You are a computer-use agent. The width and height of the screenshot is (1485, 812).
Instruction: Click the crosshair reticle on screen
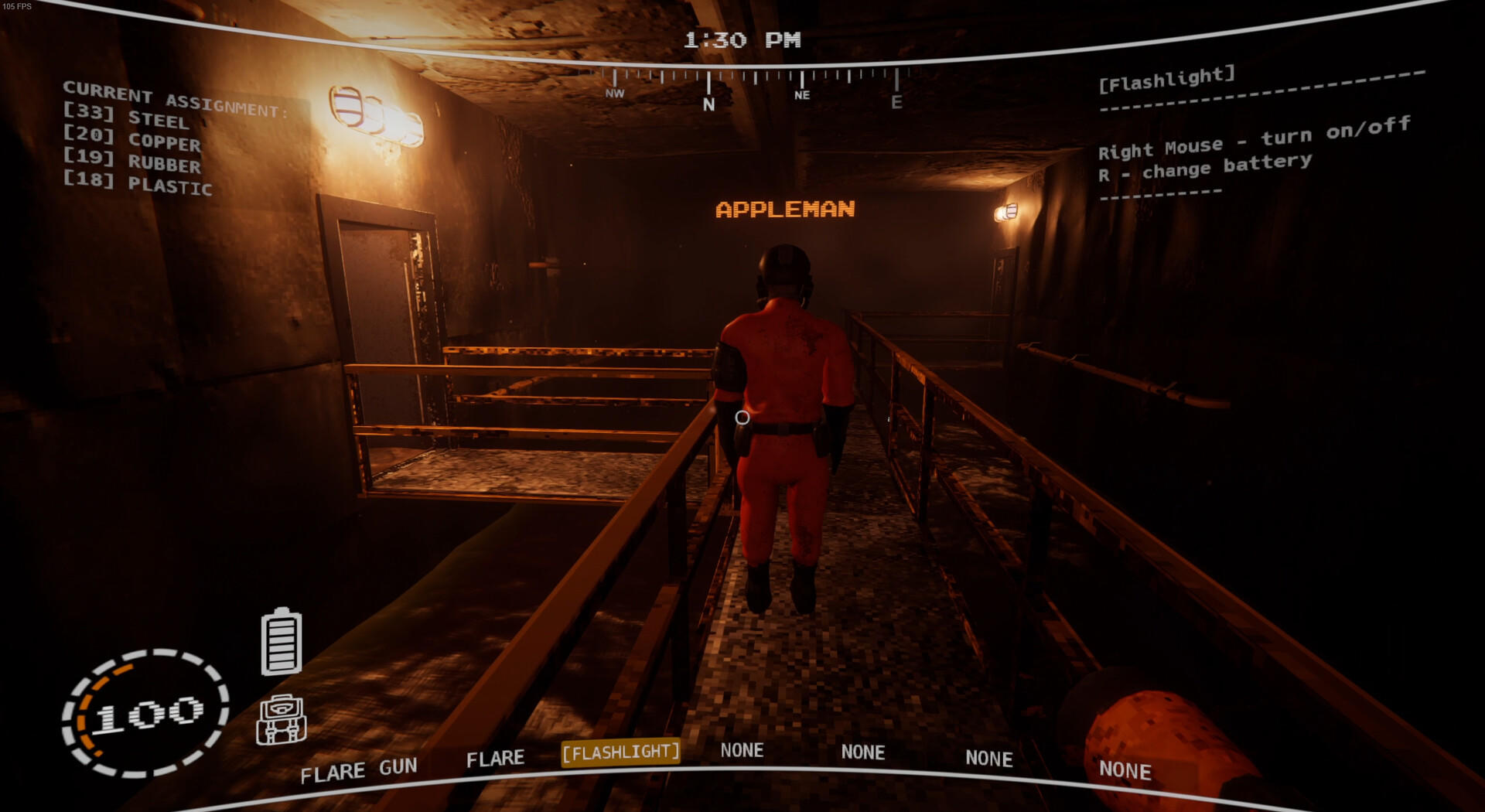742,418
